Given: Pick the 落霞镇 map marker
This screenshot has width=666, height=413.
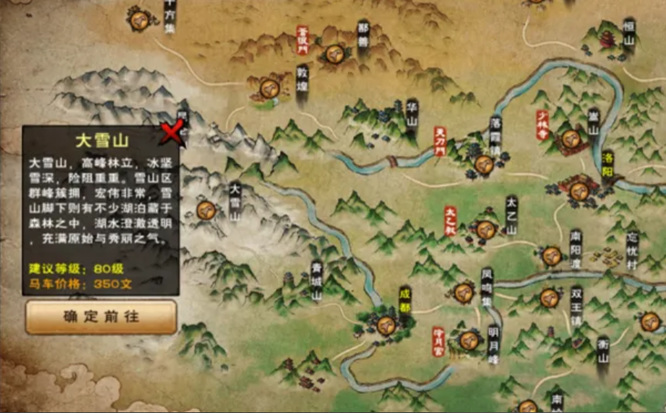Looking at the screenshot, I should click(x=484, y=163).
